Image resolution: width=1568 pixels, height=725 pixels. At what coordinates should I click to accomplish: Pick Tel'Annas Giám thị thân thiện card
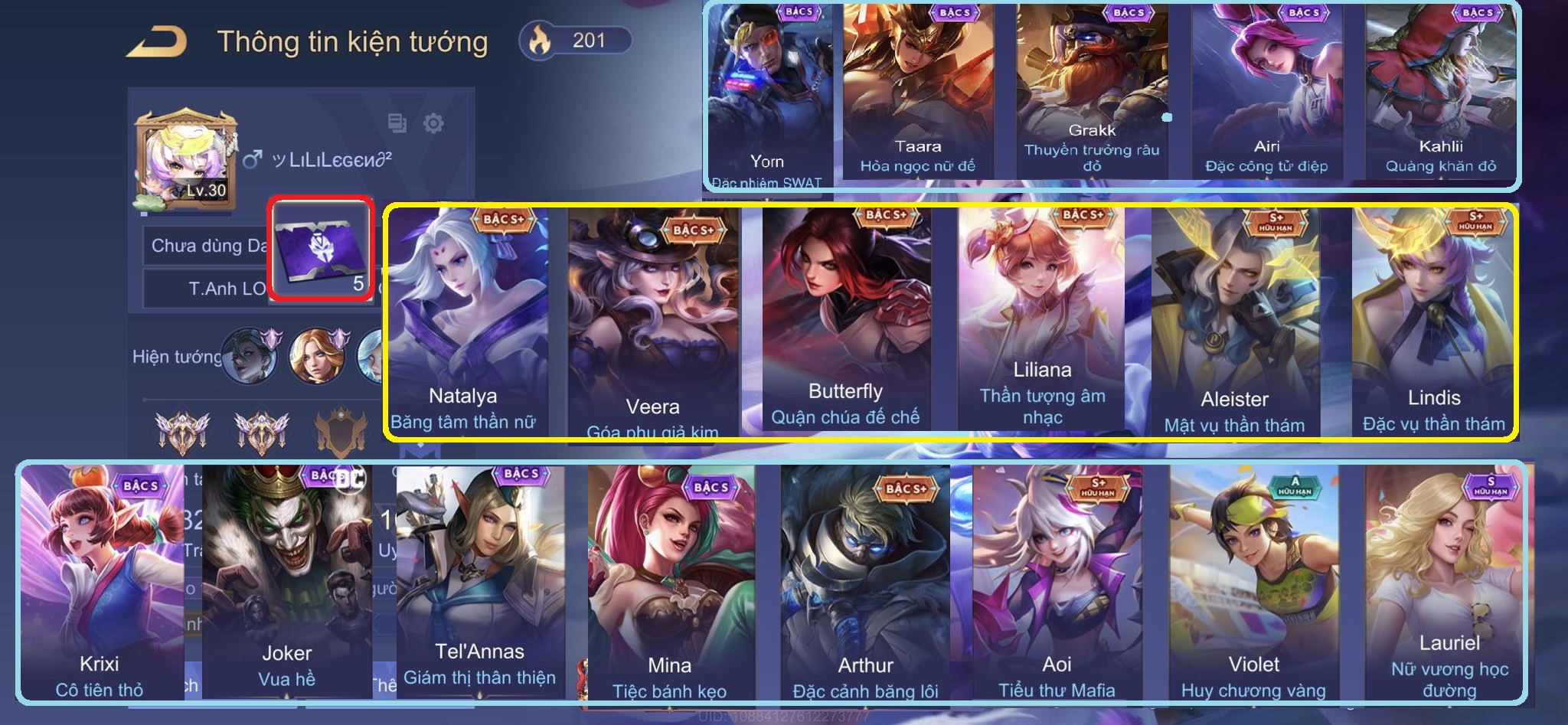pos(480,582)
